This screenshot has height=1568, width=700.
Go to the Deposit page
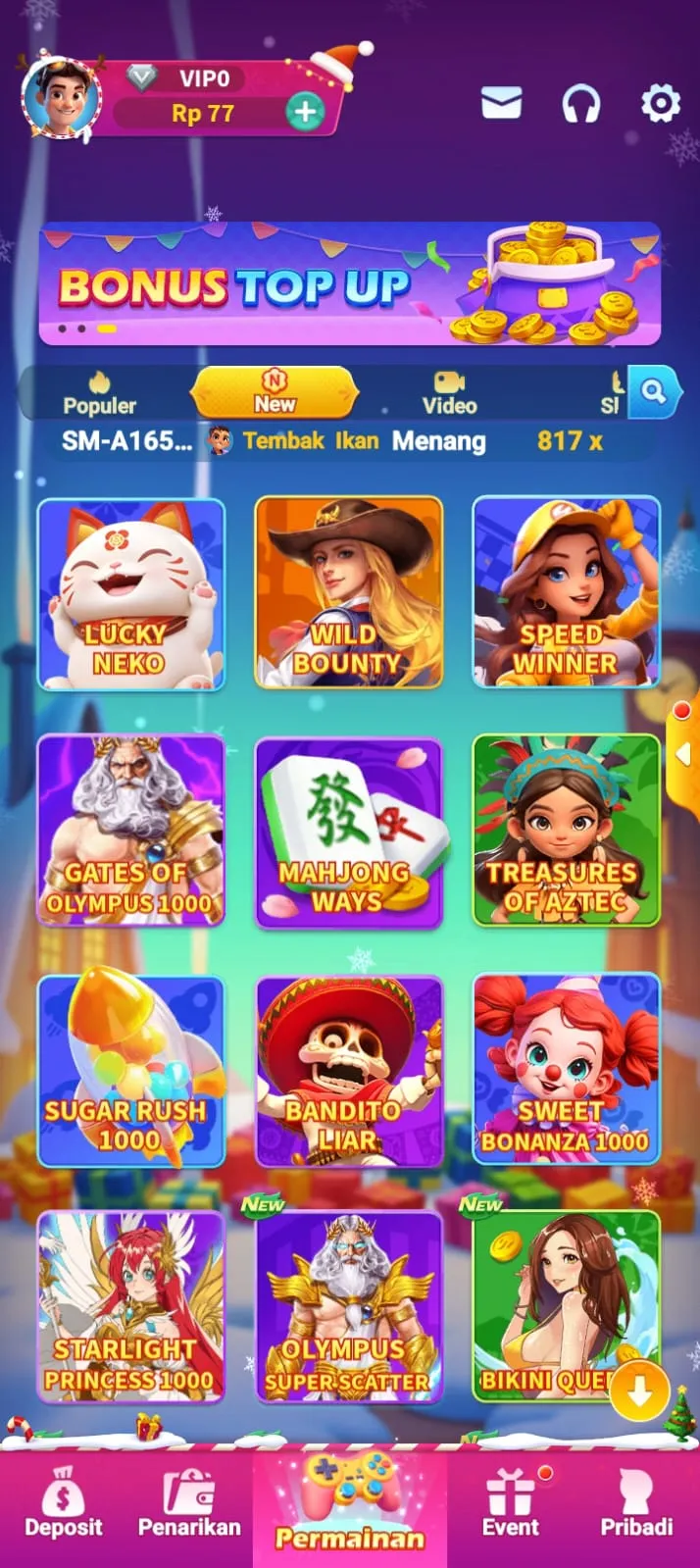[64, 1504]
